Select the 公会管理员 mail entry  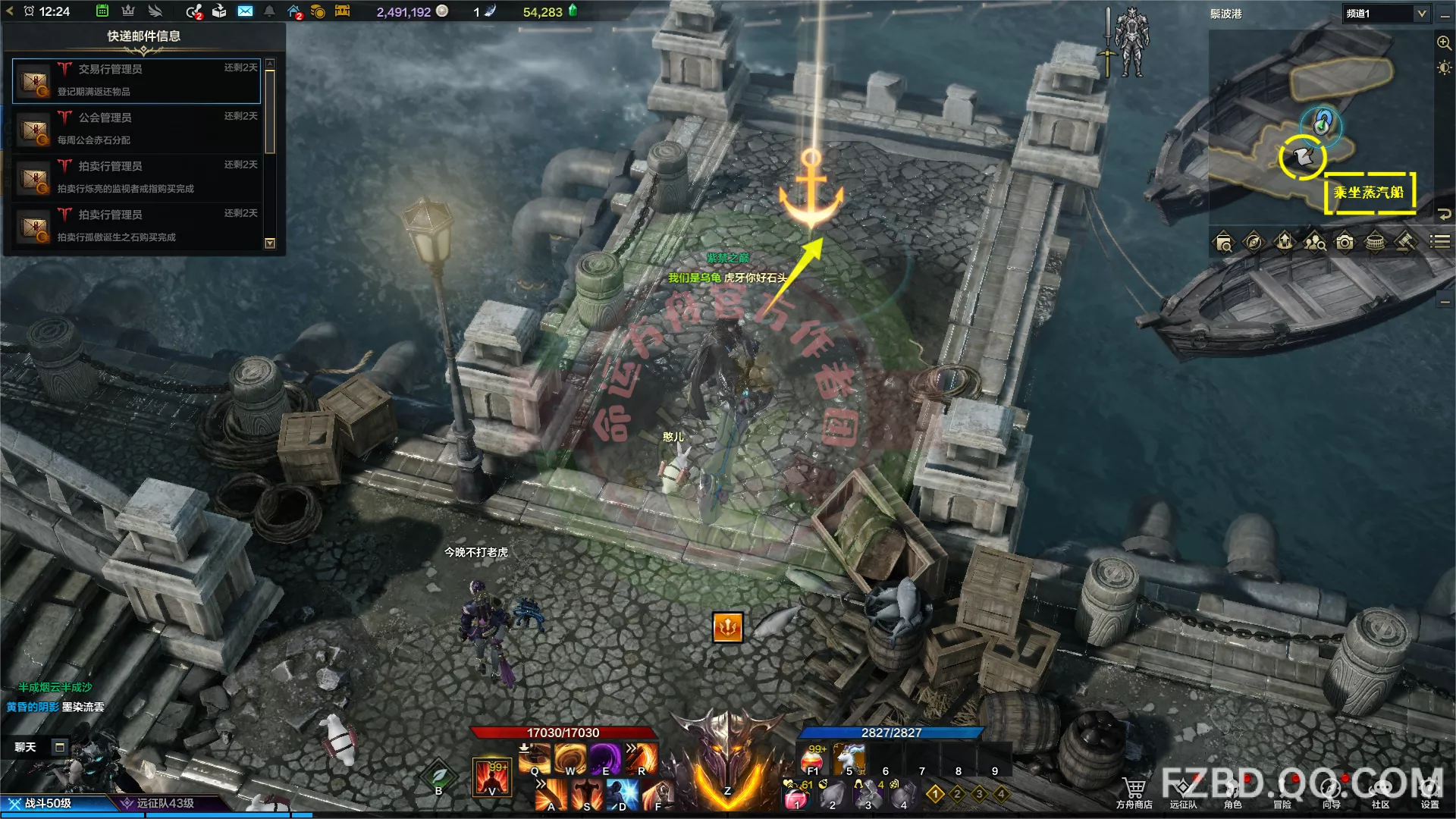[x=136, y=128]
